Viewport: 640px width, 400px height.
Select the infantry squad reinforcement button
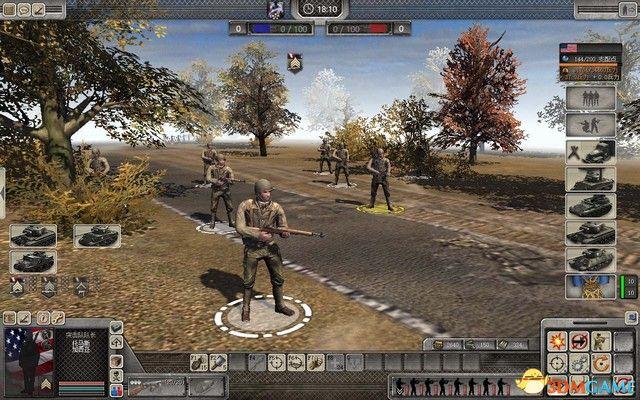pyautogui.click(x=590, y=98)
